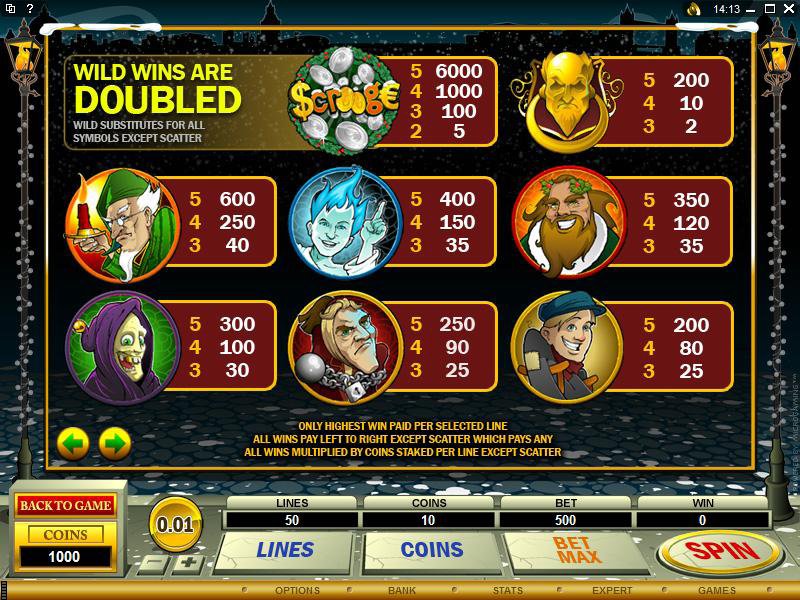
Task: Open the Games menu
Action: pos(717,591)
